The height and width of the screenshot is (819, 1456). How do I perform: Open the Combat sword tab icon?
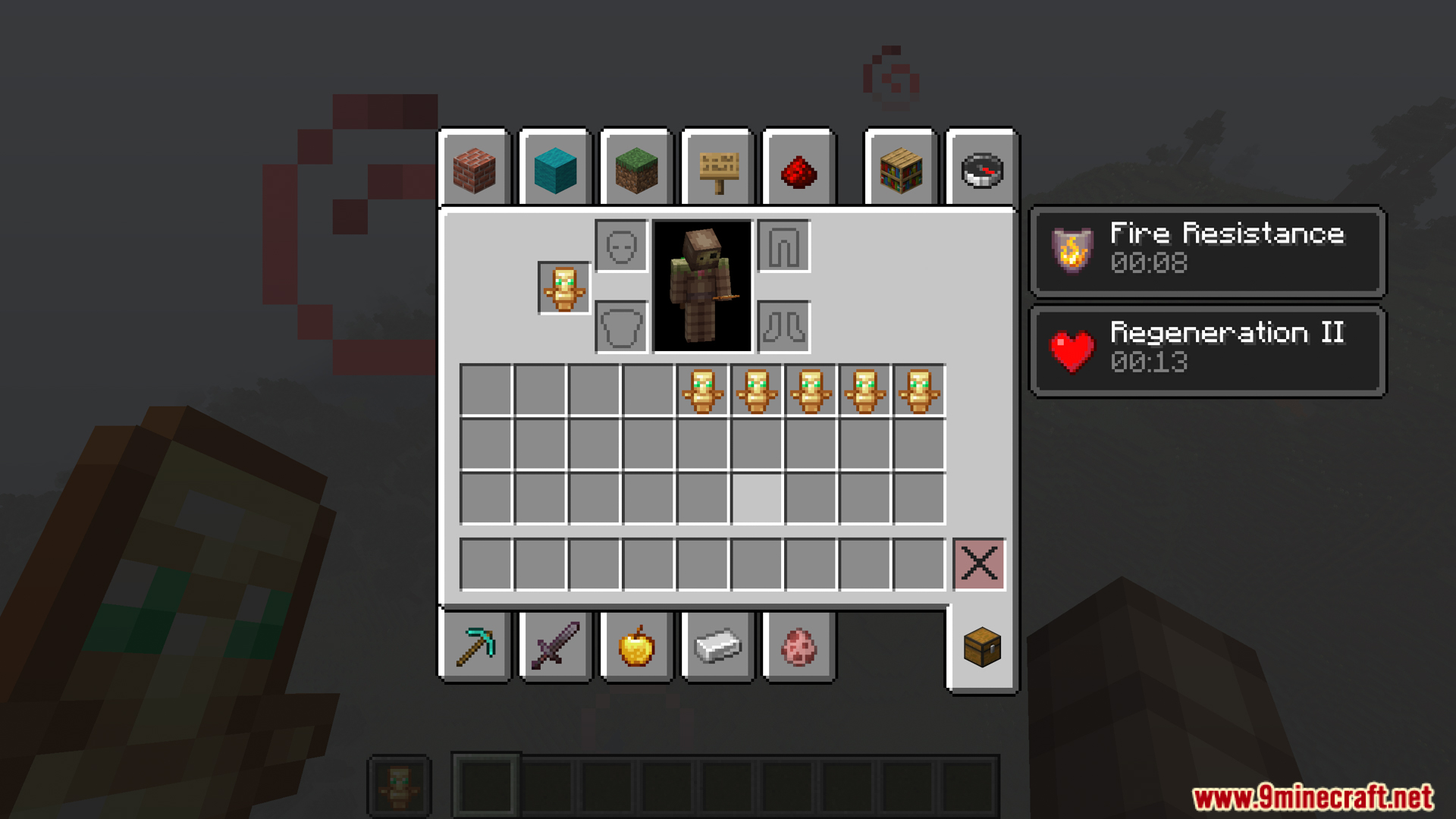(x=555, y=648)
